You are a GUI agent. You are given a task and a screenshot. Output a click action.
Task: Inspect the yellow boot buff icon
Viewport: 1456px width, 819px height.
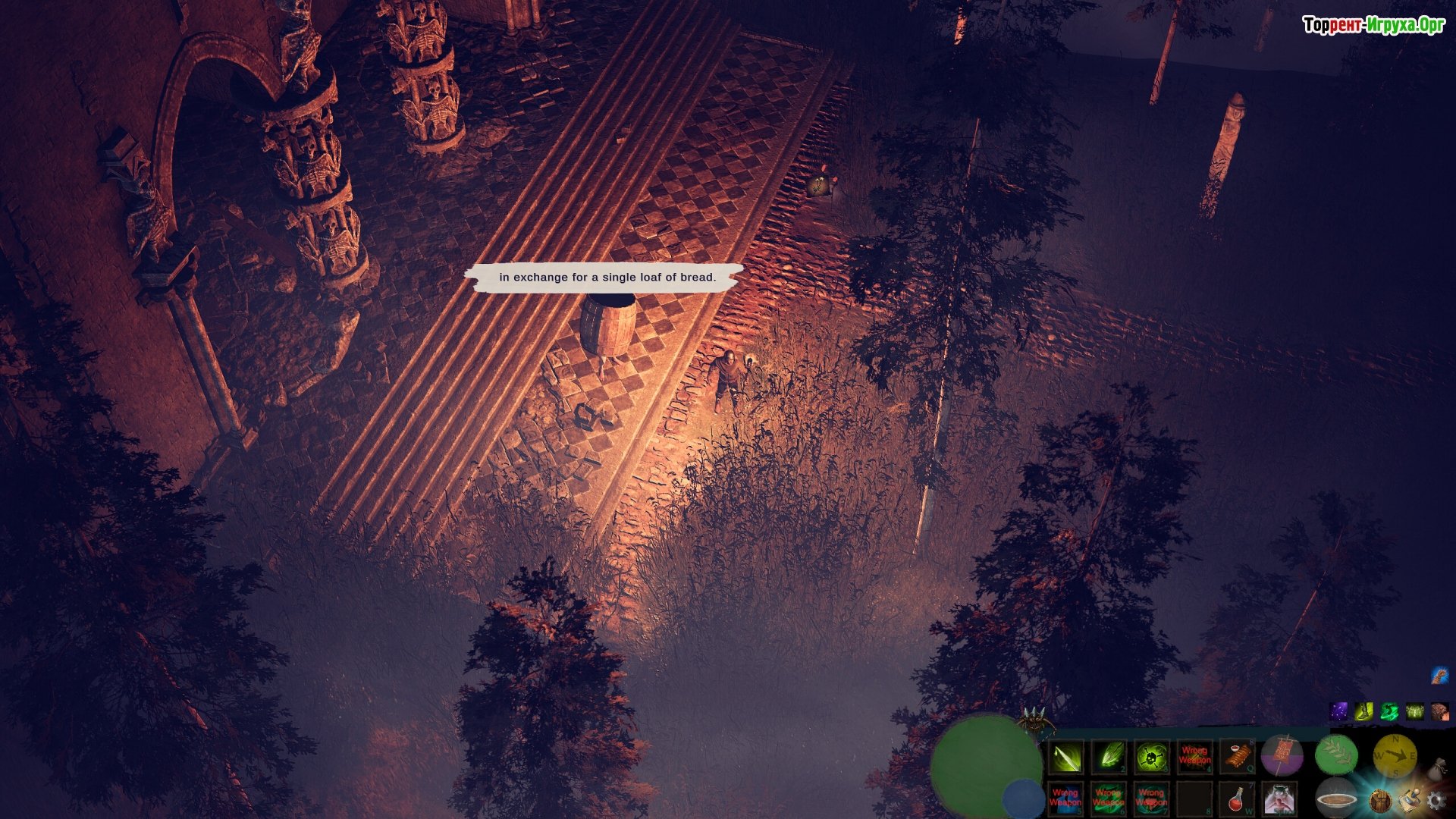coord(1363,711)
